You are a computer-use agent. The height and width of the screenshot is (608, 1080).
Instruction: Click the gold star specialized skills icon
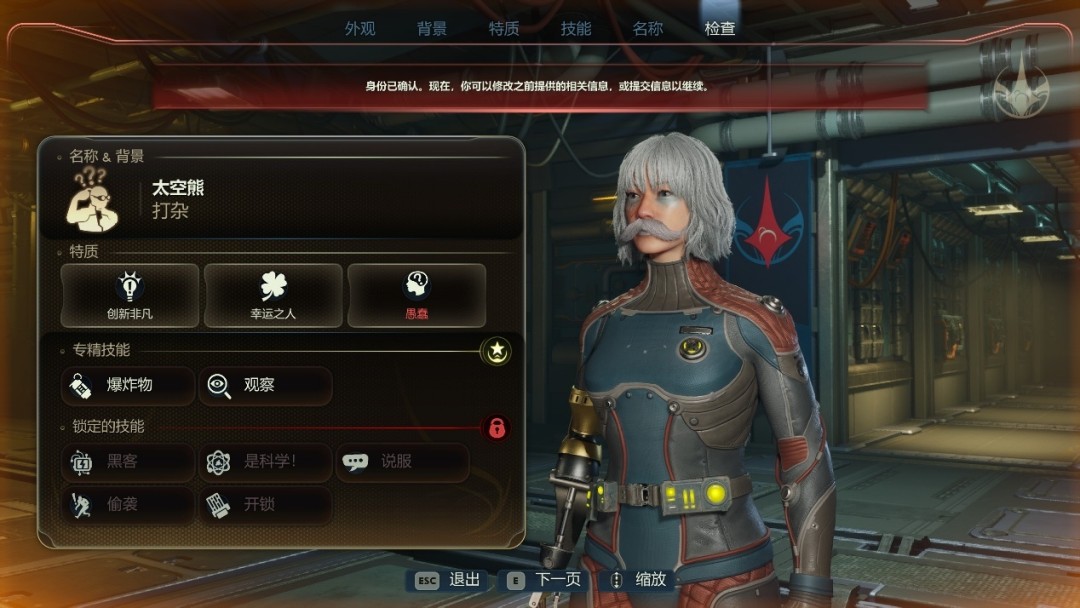[496, 351]
